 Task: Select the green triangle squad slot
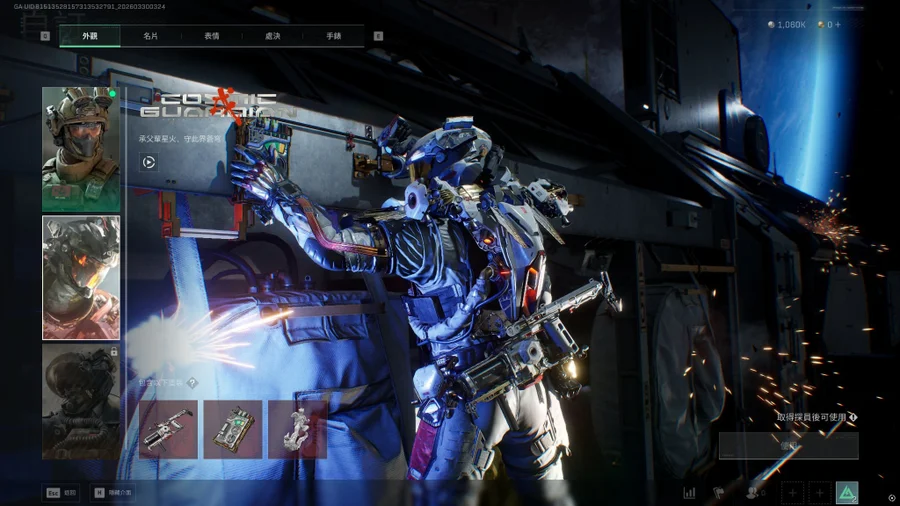pyautogui.click(x=847, y=492)
